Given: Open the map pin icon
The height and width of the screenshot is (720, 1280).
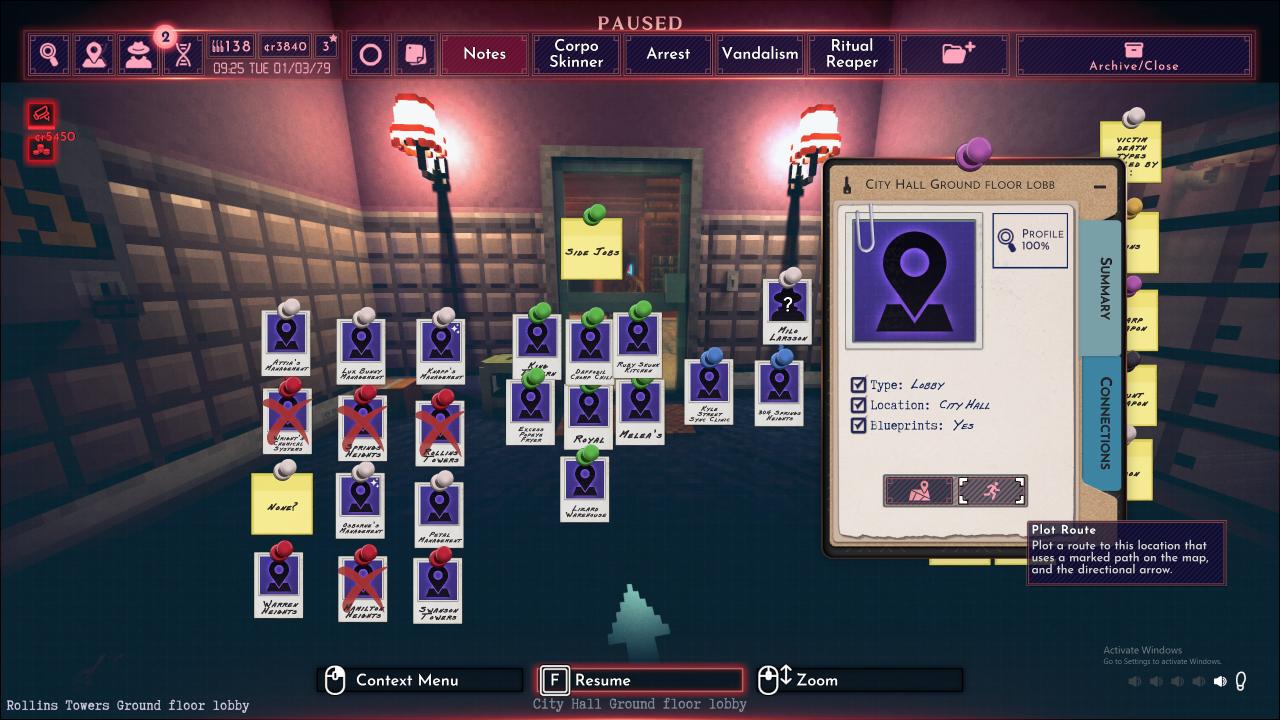Looking at the screenshot, I should pyautogui.click(x=94, y=54).
